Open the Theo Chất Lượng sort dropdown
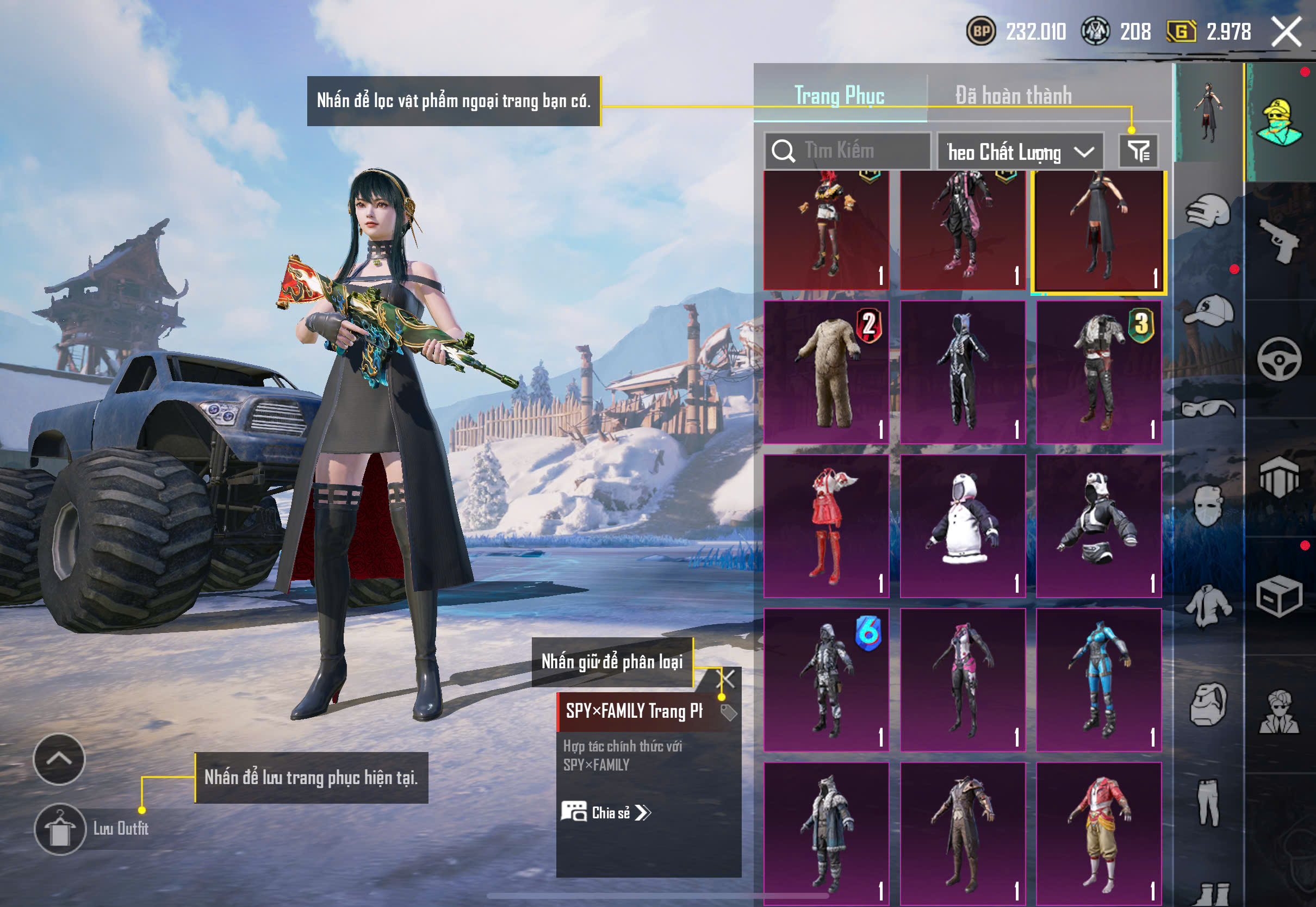This screenshot has height=907, width=1316. (x=1020, y=152)
